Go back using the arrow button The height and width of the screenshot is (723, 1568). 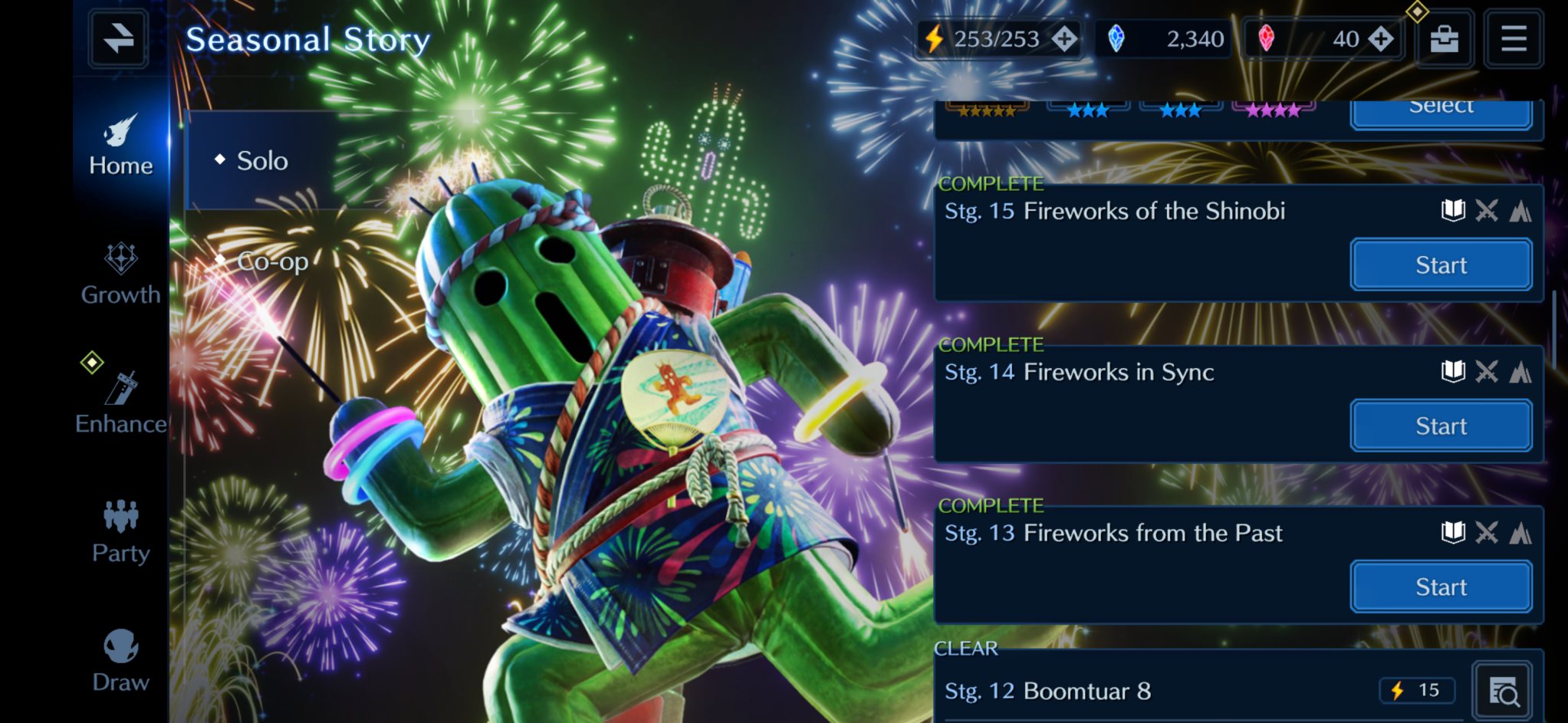tap(118, 38)
